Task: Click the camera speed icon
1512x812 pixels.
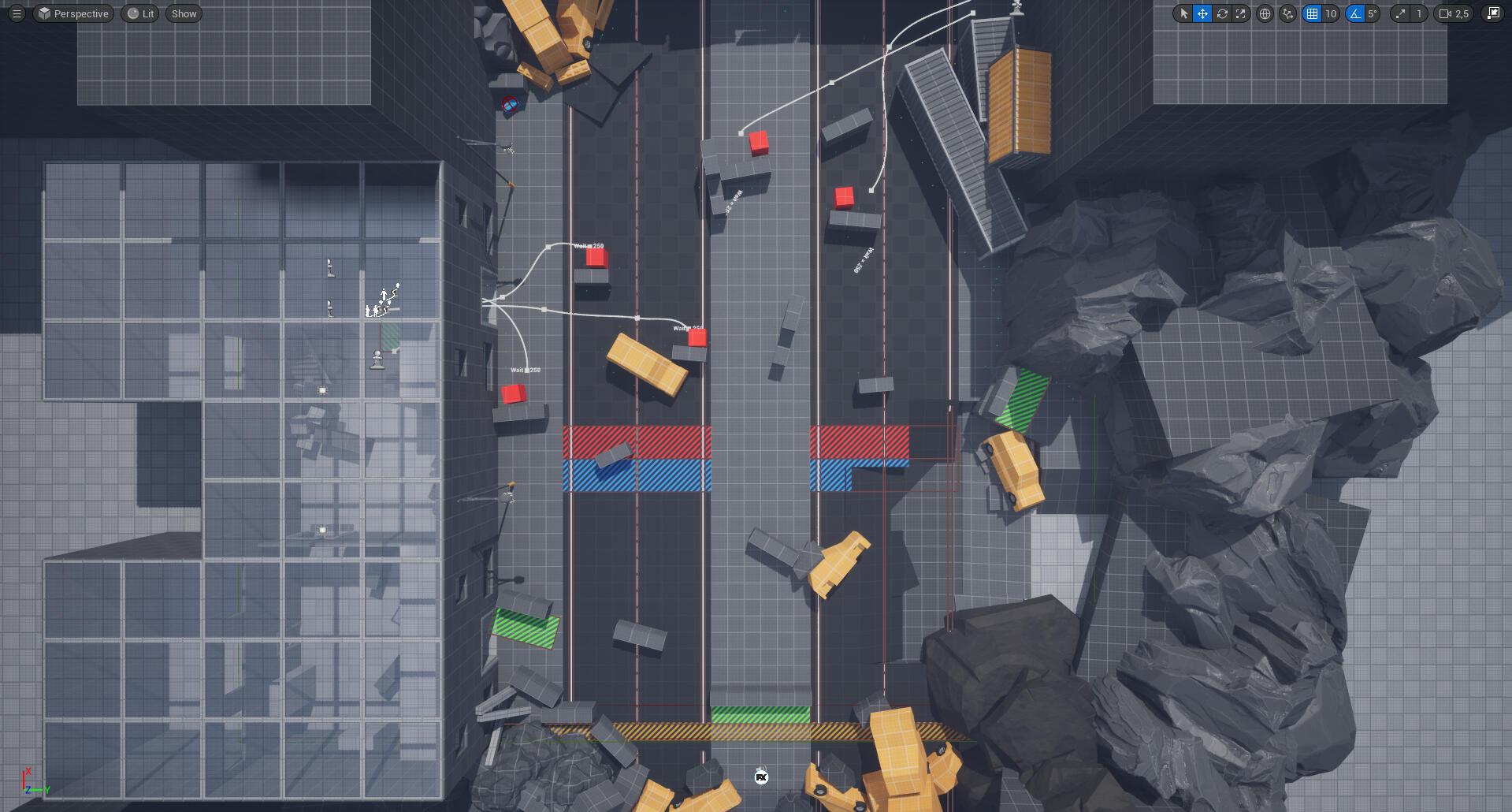Action: click(x=1447, y=13)
